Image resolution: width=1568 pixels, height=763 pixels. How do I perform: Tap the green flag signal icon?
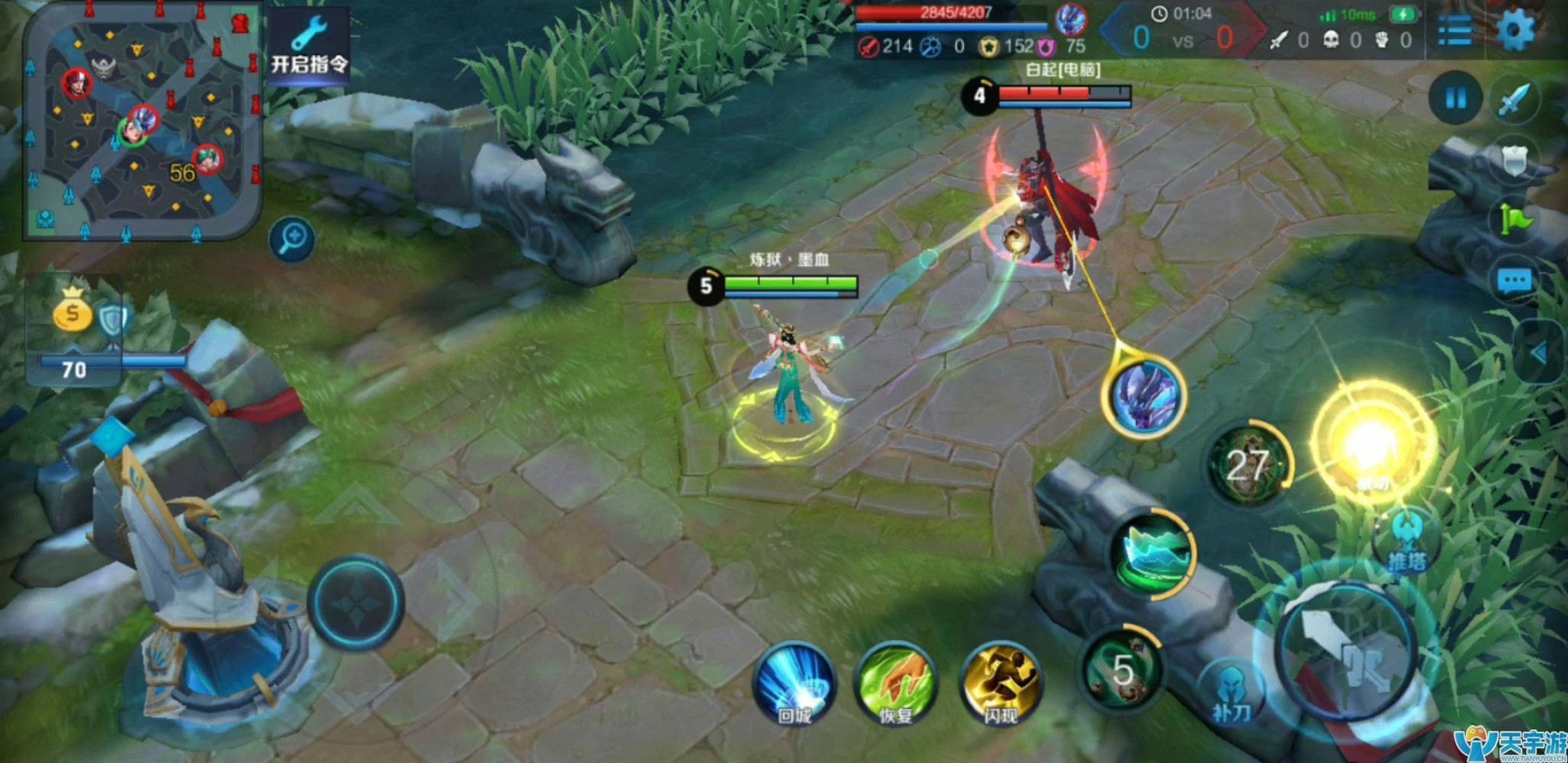point(1515,220)
